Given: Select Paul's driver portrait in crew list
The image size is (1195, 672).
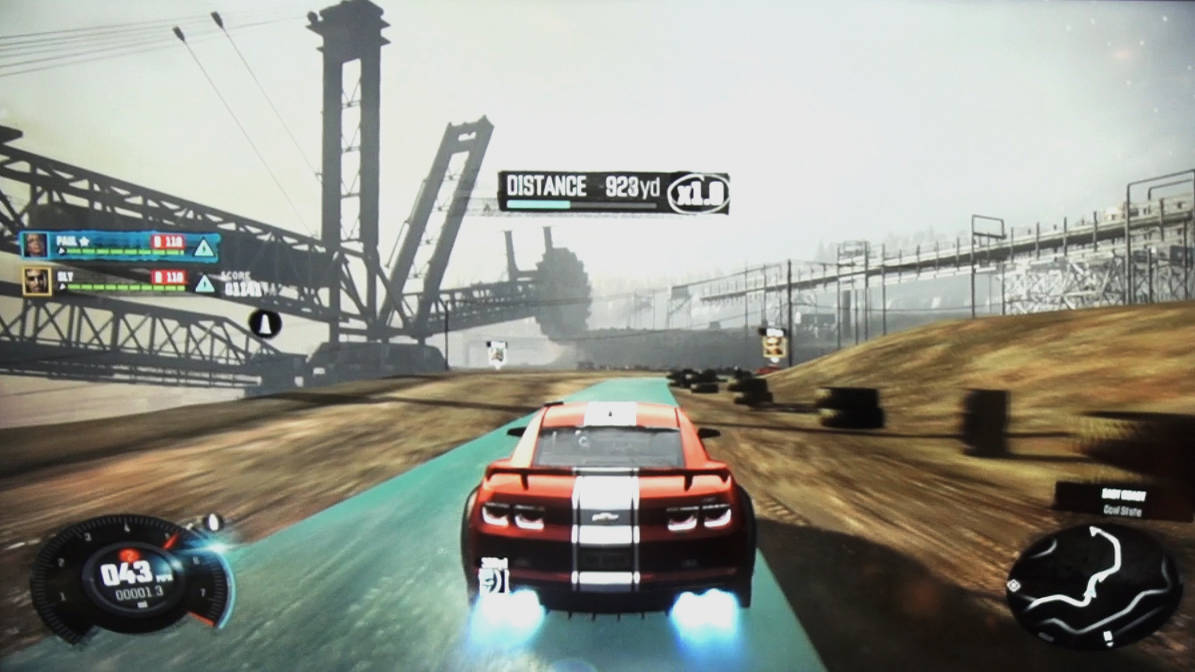Looking at the screenshot, I should (36, 246).
